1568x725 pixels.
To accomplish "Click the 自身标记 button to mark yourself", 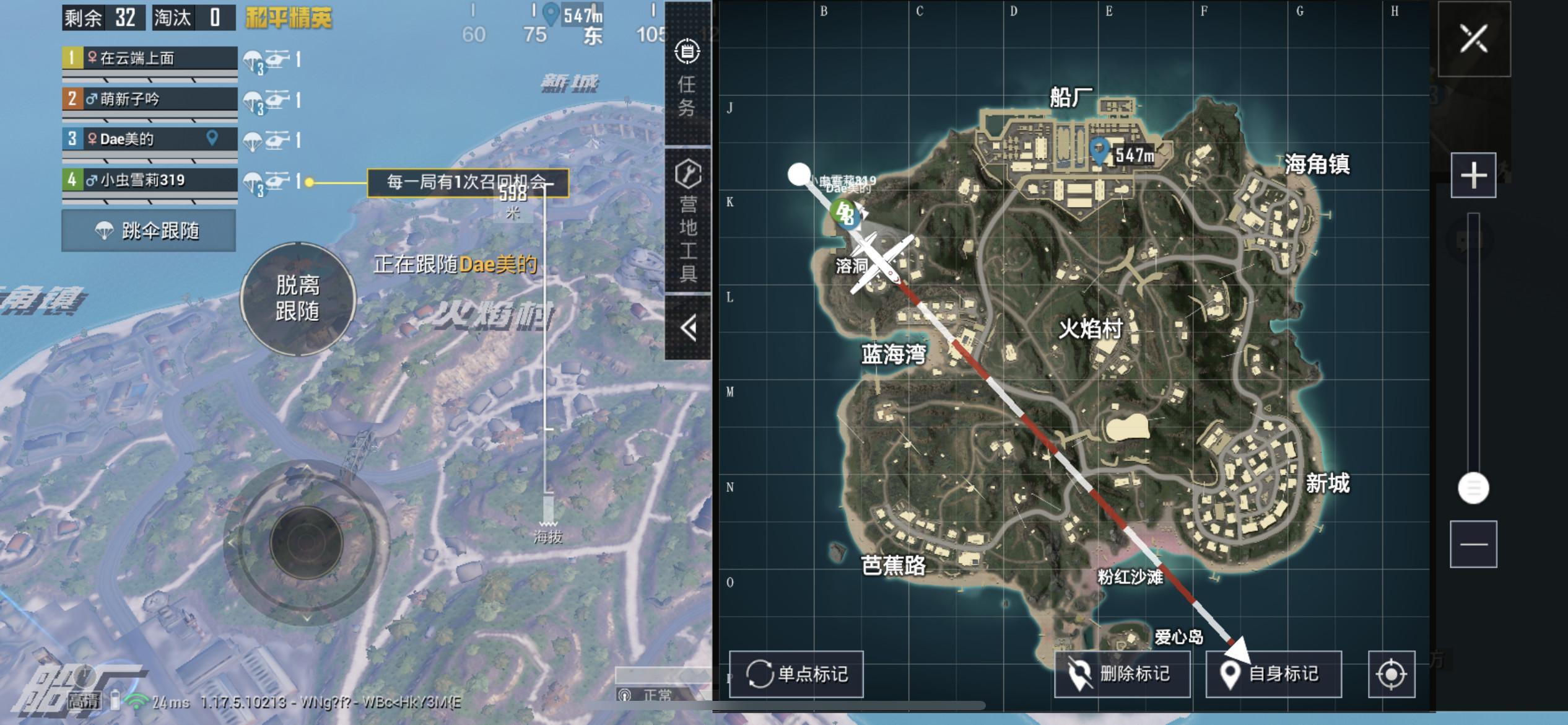I will 1273,674.
